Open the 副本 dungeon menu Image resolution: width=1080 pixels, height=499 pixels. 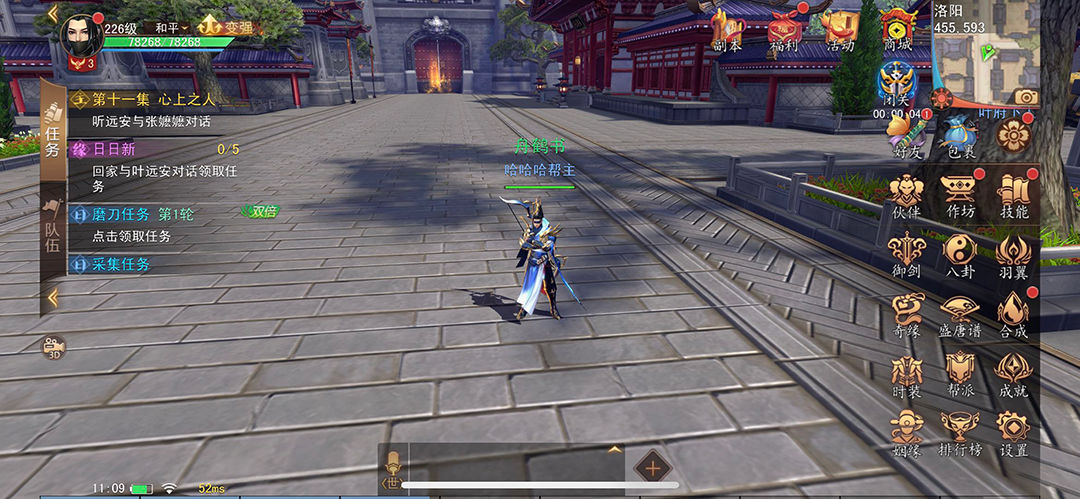click(727, 30)
